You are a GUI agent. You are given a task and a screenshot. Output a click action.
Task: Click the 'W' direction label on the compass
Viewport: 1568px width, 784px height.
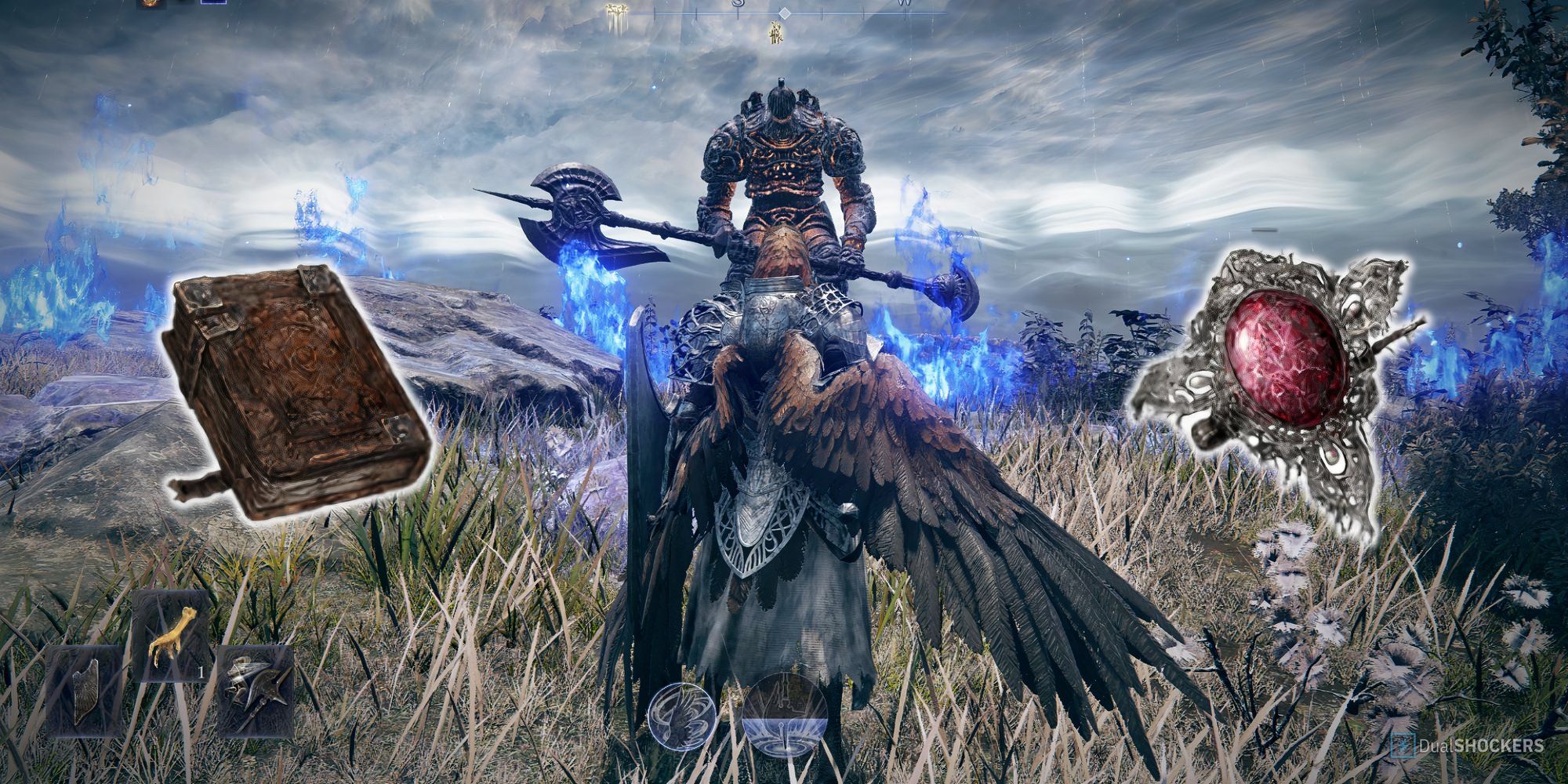point(904,4)
